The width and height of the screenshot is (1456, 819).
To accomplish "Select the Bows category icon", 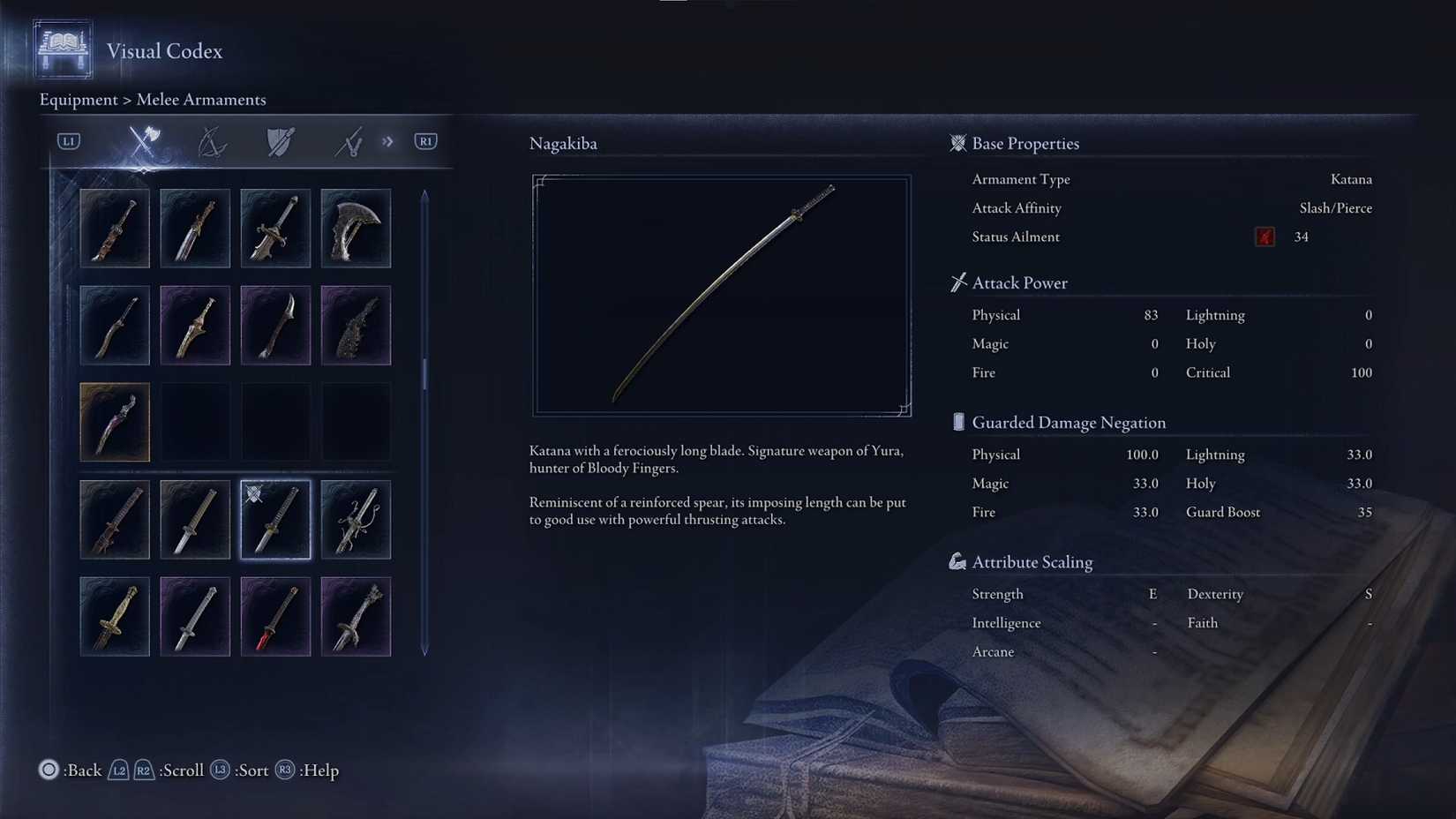I will pos(213,141).
